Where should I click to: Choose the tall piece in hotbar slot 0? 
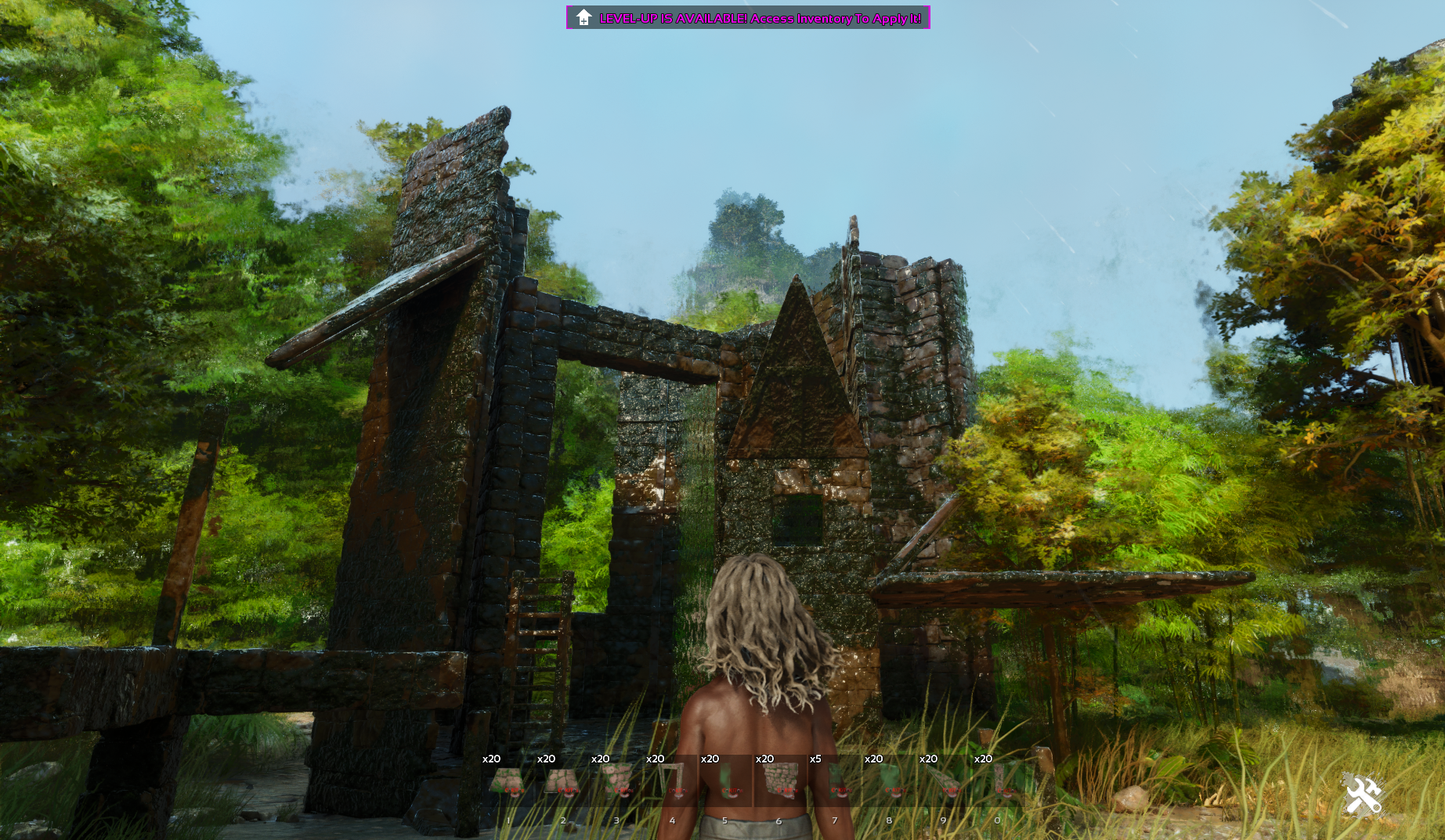click(999, 781)
